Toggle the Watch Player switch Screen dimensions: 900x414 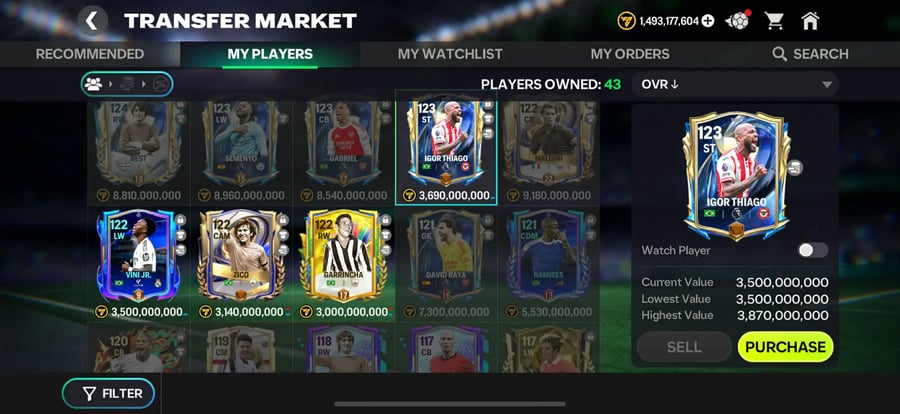[x=812, y=250]
